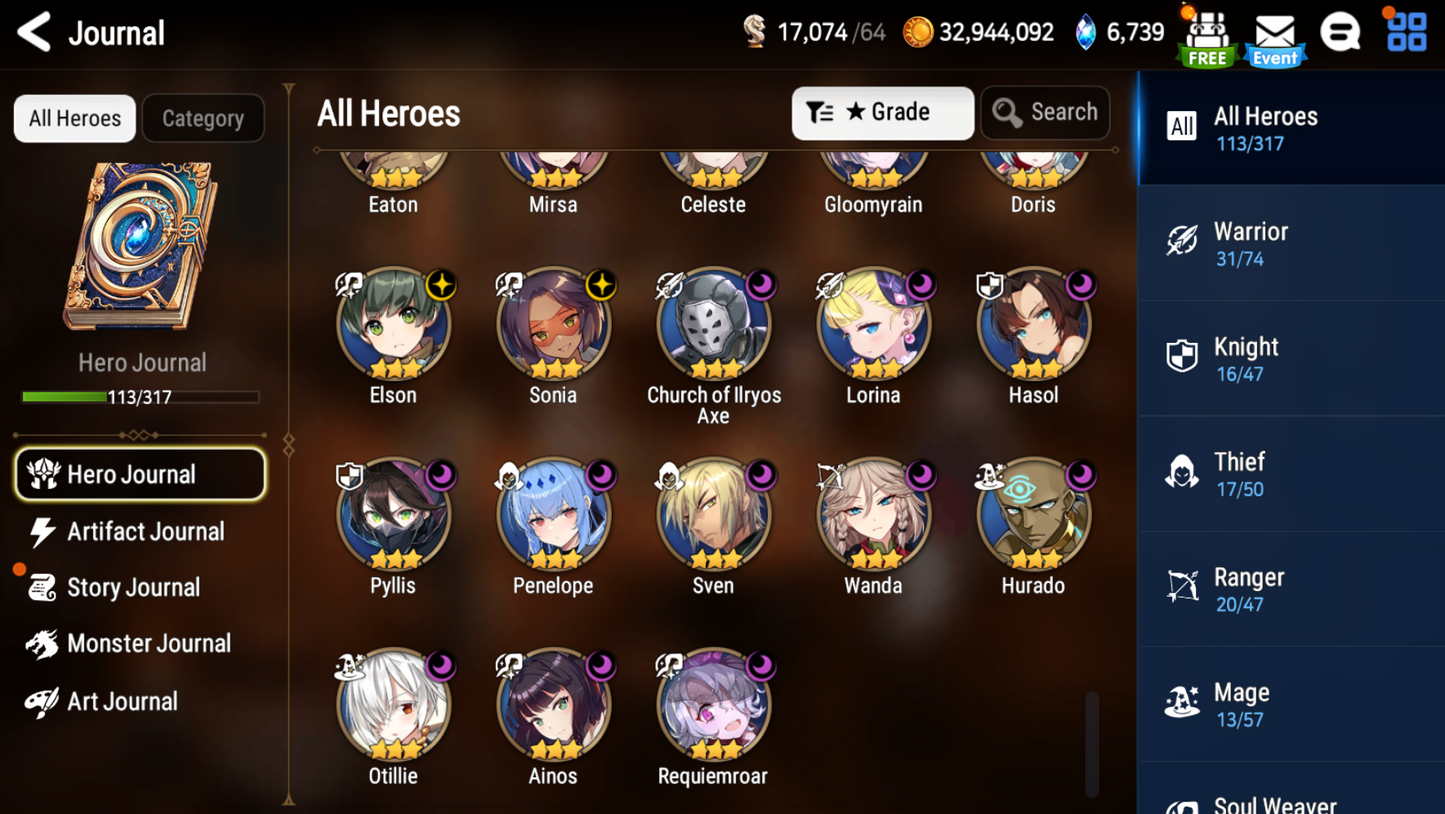Open the Monster Journal
Image resolution: width=1445 pixels, height=814 pixels.
[147, 643]
